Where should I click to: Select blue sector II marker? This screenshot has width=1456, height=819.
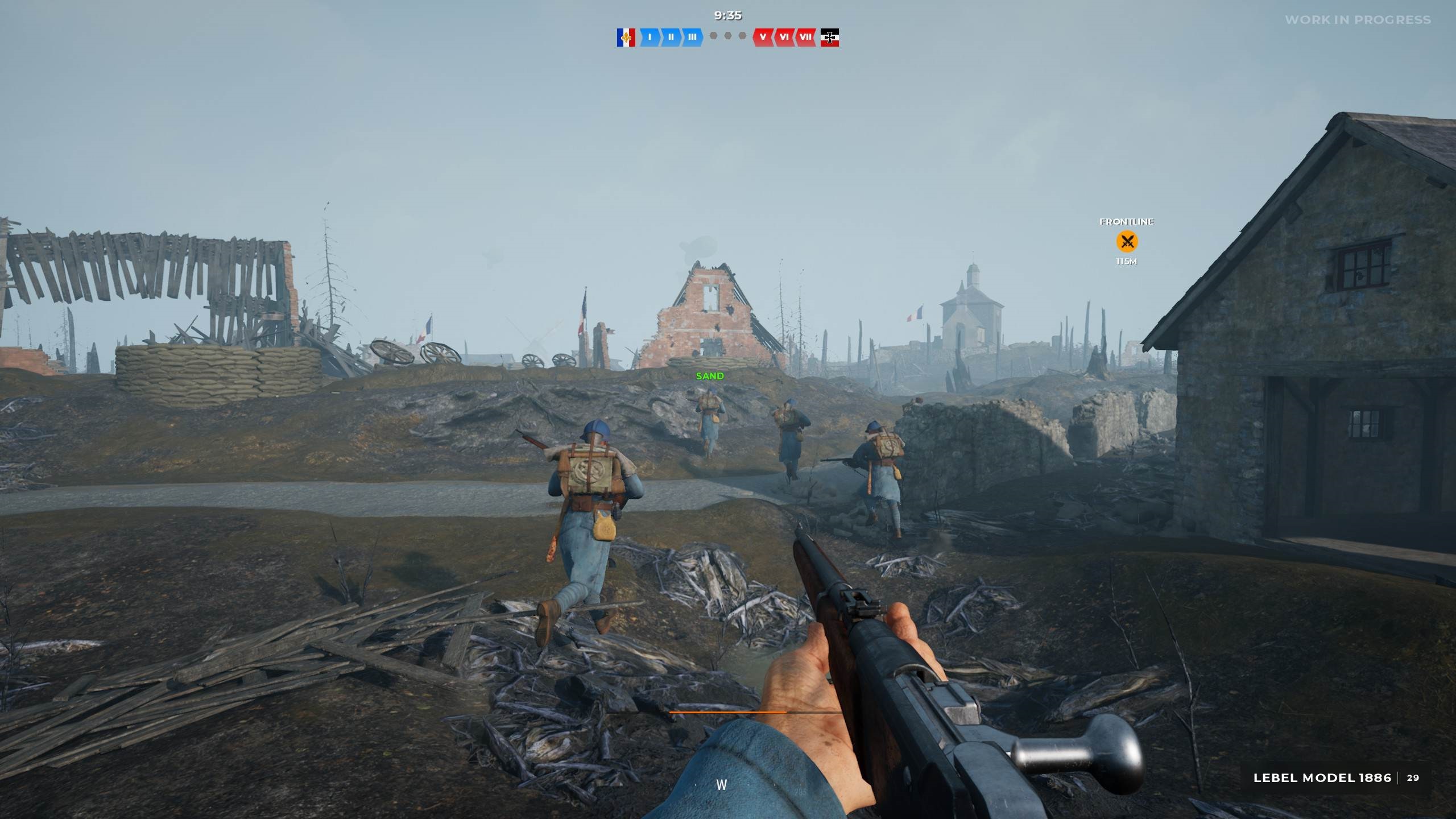tap(671, 38)
